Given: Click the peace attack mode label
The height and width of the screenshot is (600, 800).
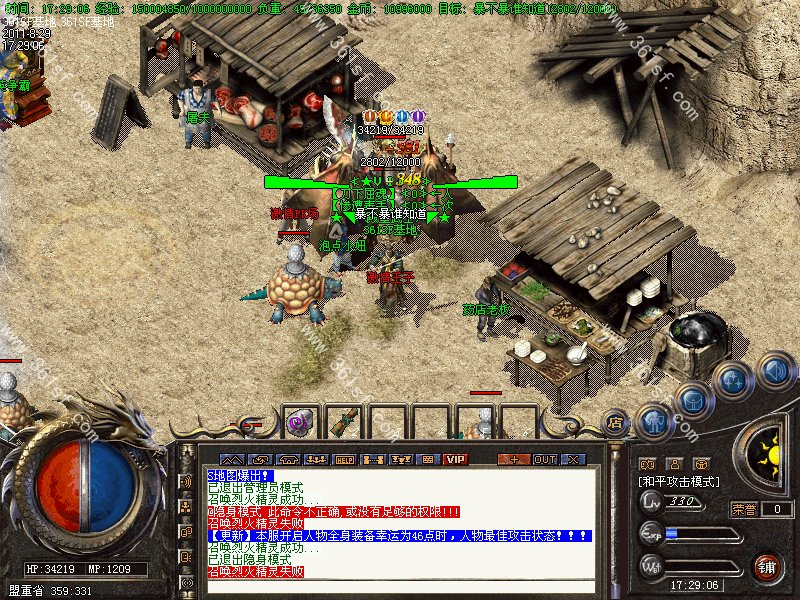Looking at the screenshot, I should [679, 482].
